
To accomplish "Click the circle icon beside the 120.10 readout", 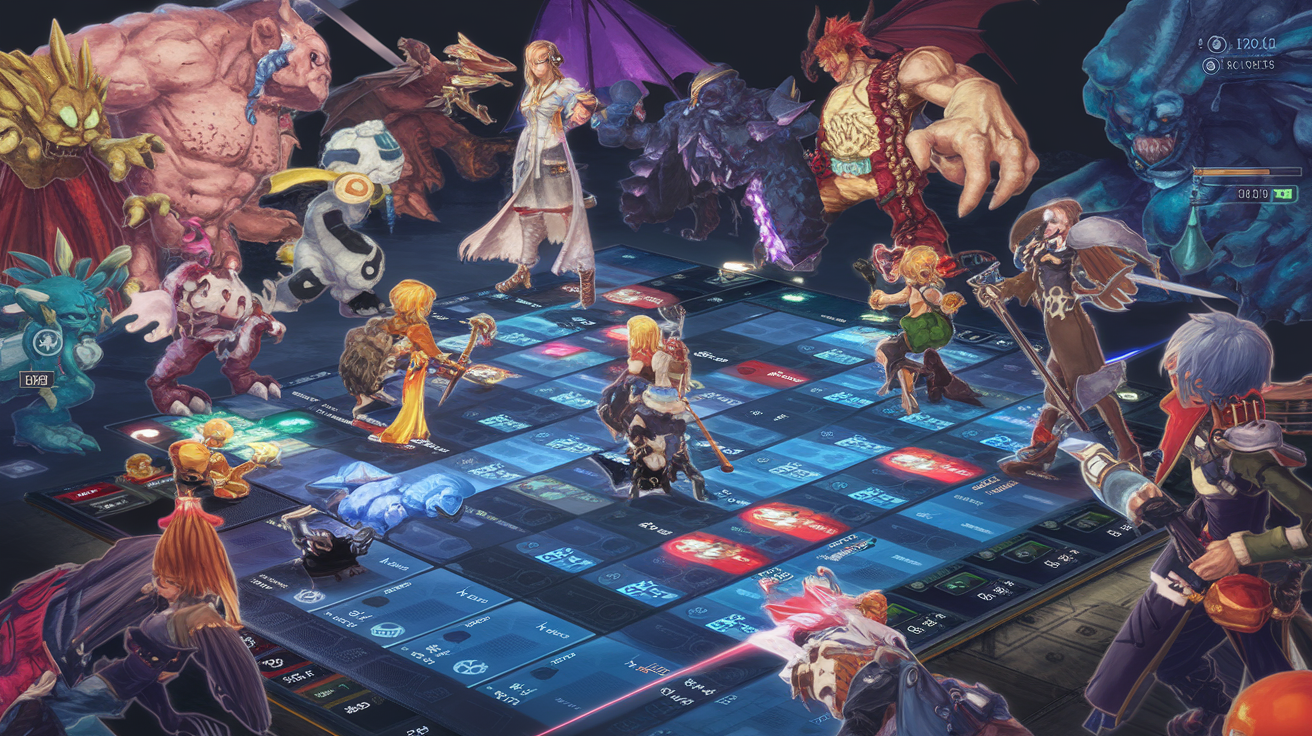I will (1216, 44).
